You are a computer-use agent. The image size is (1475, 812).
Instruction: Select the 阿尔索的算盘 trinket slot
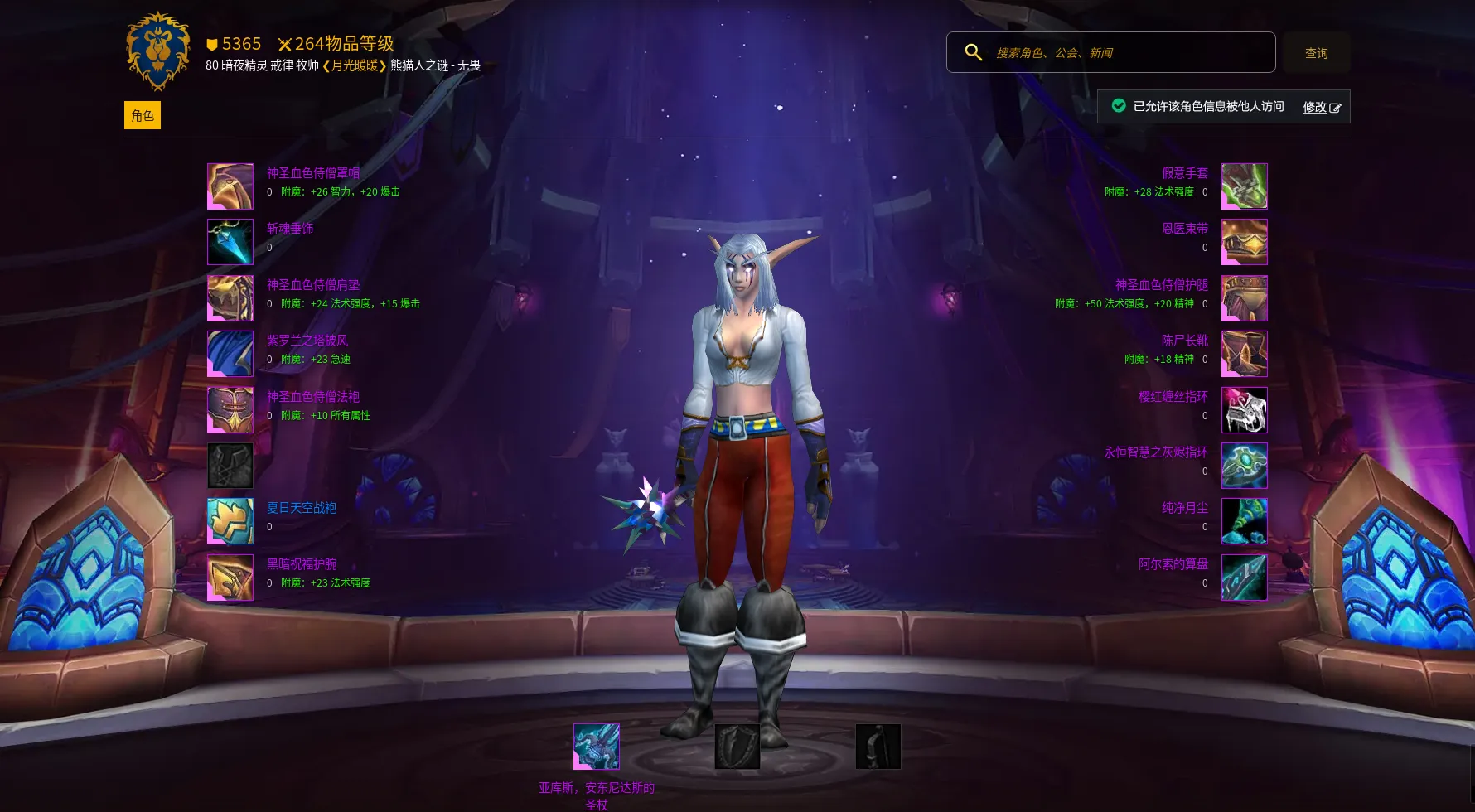[1244, 578]
